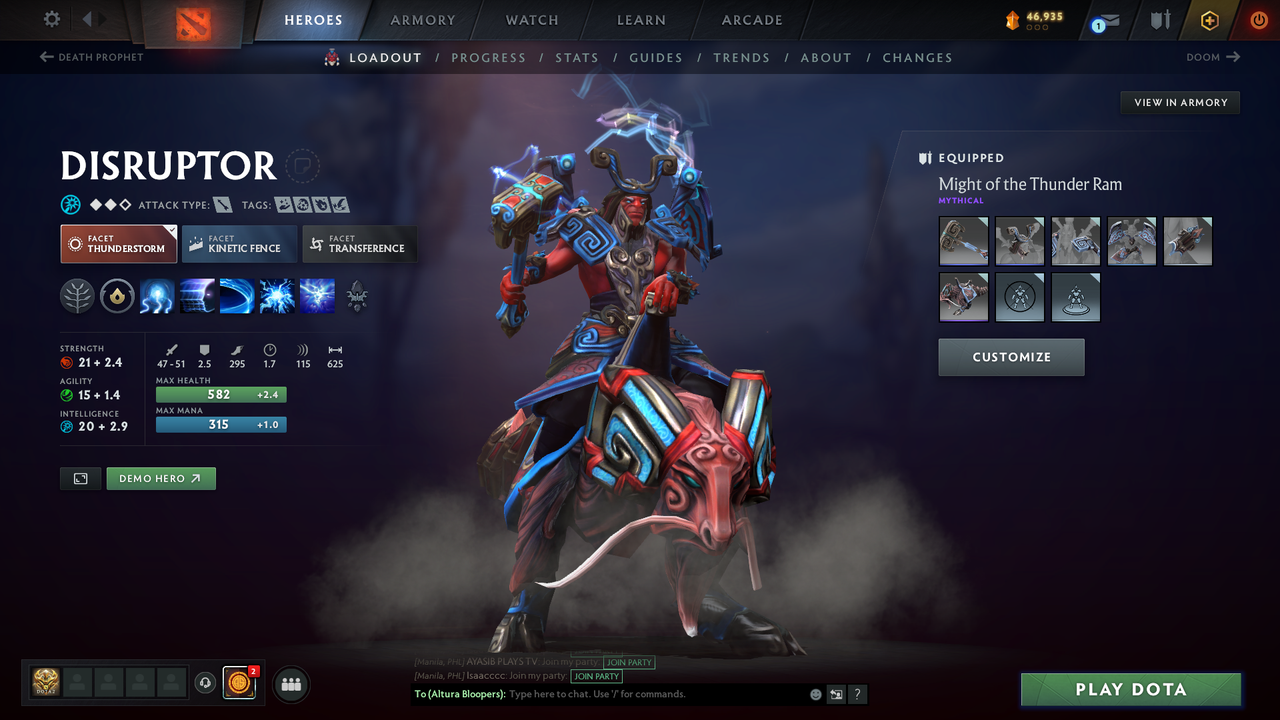Select the Thunderstorm facet
The width and height of the screenshot is (1280, 720).
click(118, 243)
